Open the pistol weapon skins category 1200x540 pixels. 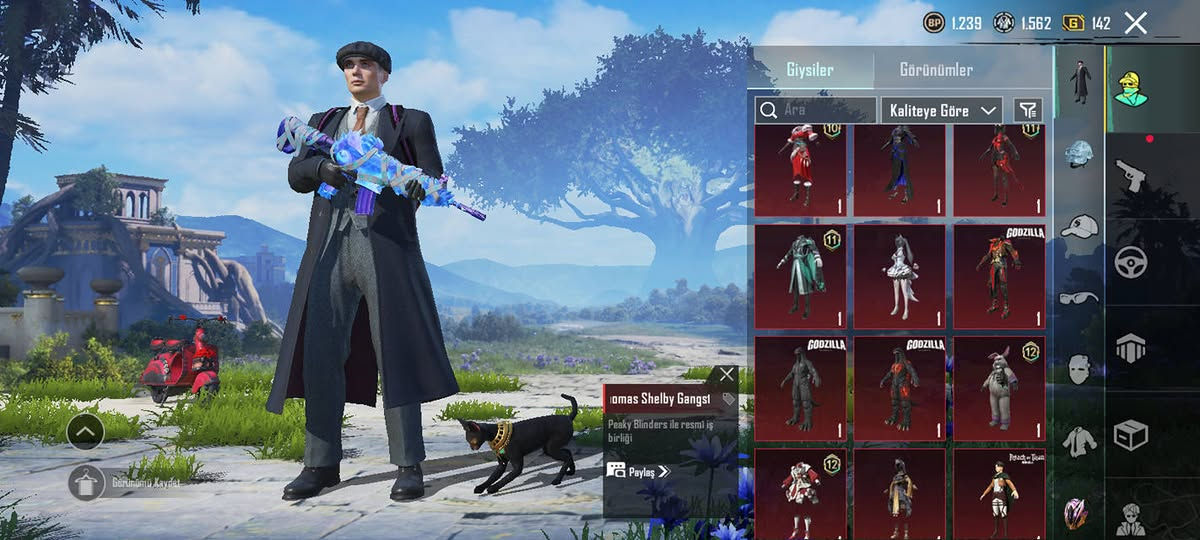[x=1130, y=176]
